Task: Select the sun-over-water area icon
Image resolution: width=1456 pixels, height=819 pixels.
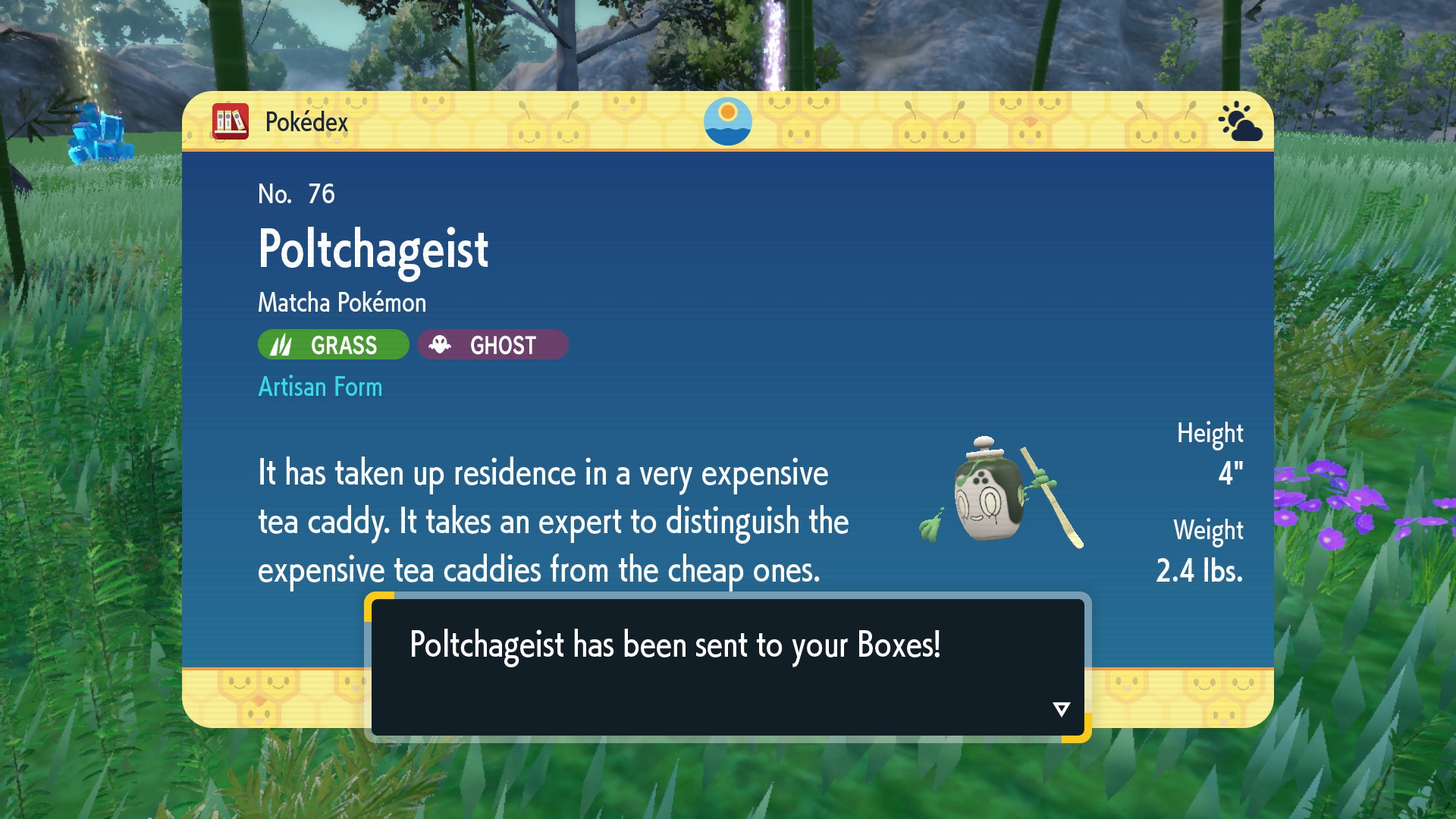Action: click(x=727, y=121)
